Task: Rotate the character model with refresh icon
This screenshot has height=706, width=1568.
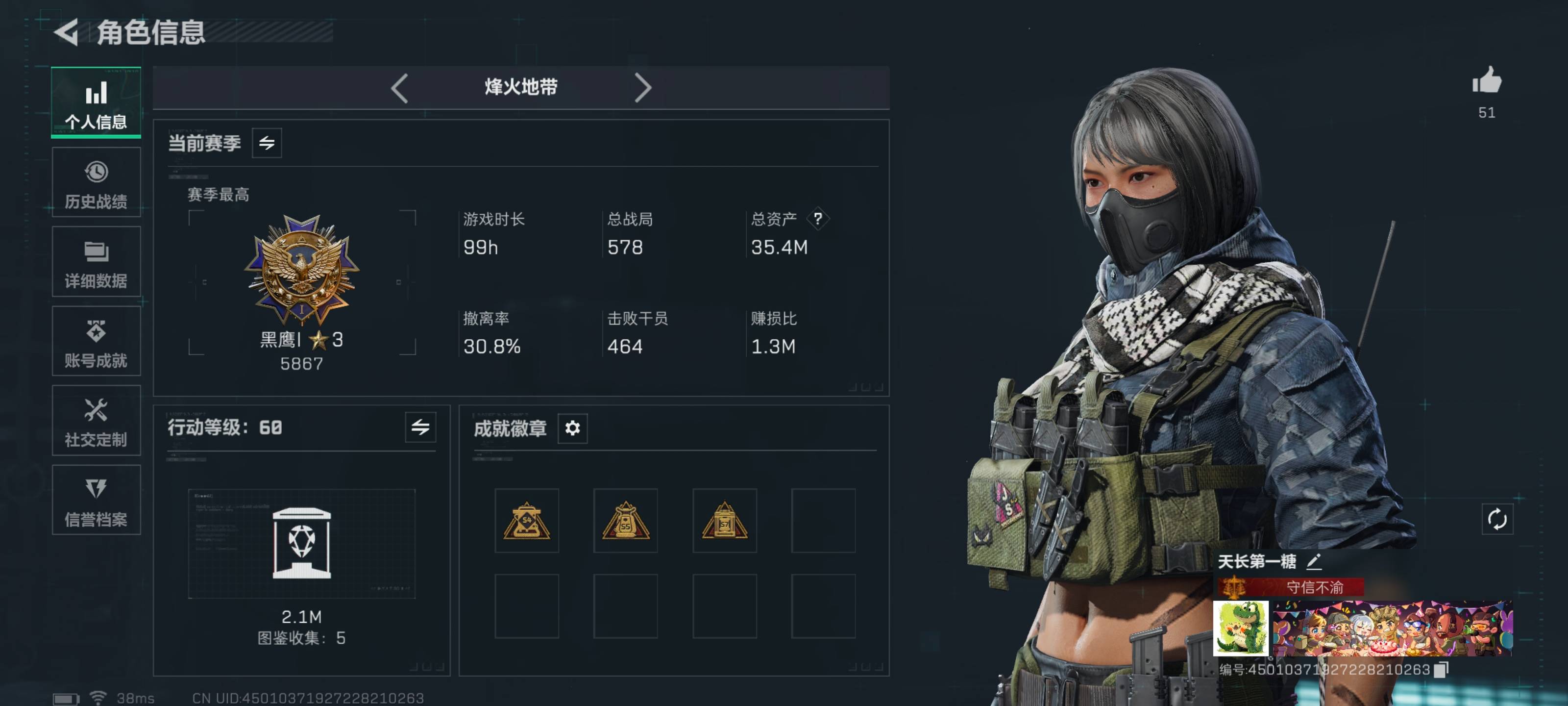Action: pyautogui.click(x=1497, y=520)
